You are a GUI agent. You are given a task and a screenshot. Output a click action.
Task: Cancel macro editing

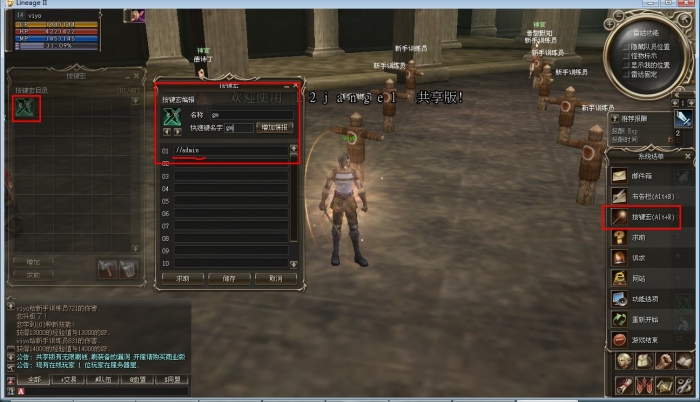tap(275, 278)
